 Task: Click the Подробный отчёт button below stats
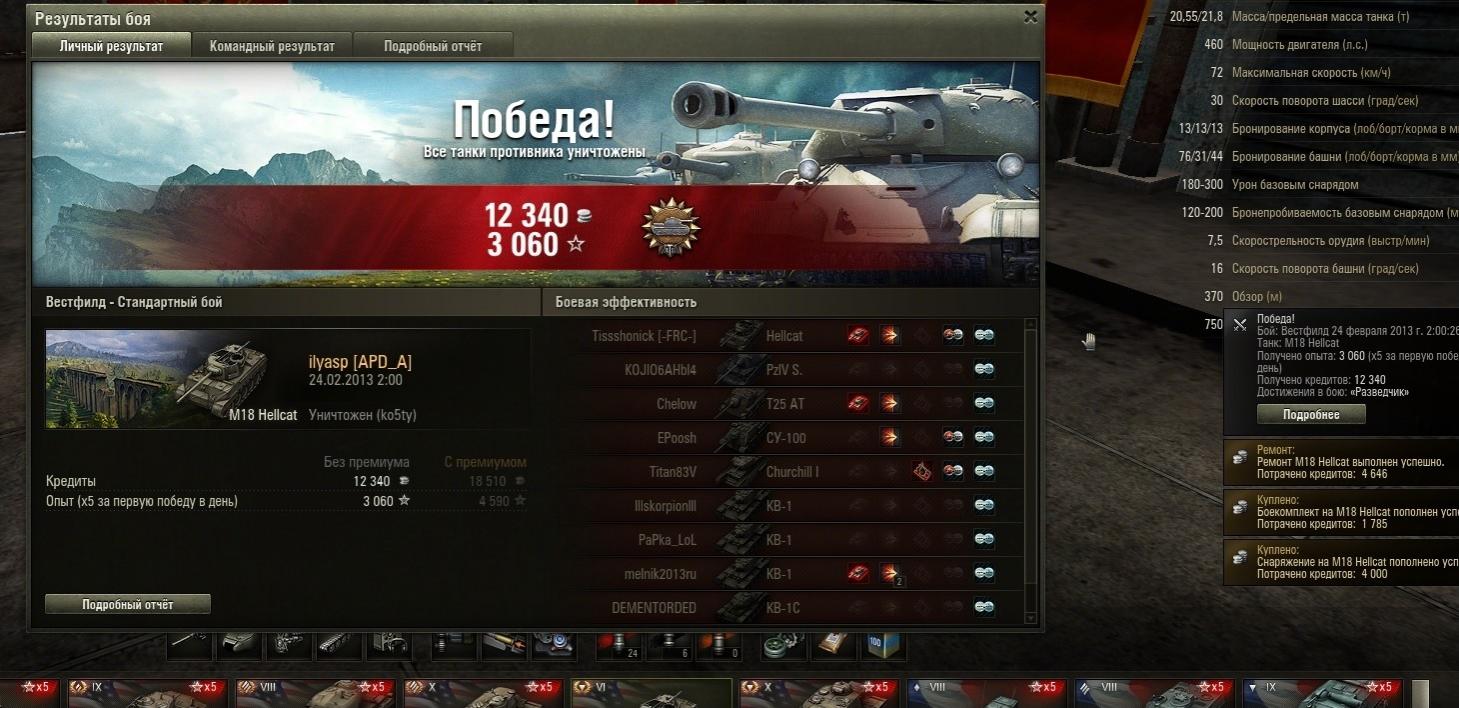click(128, 604)
